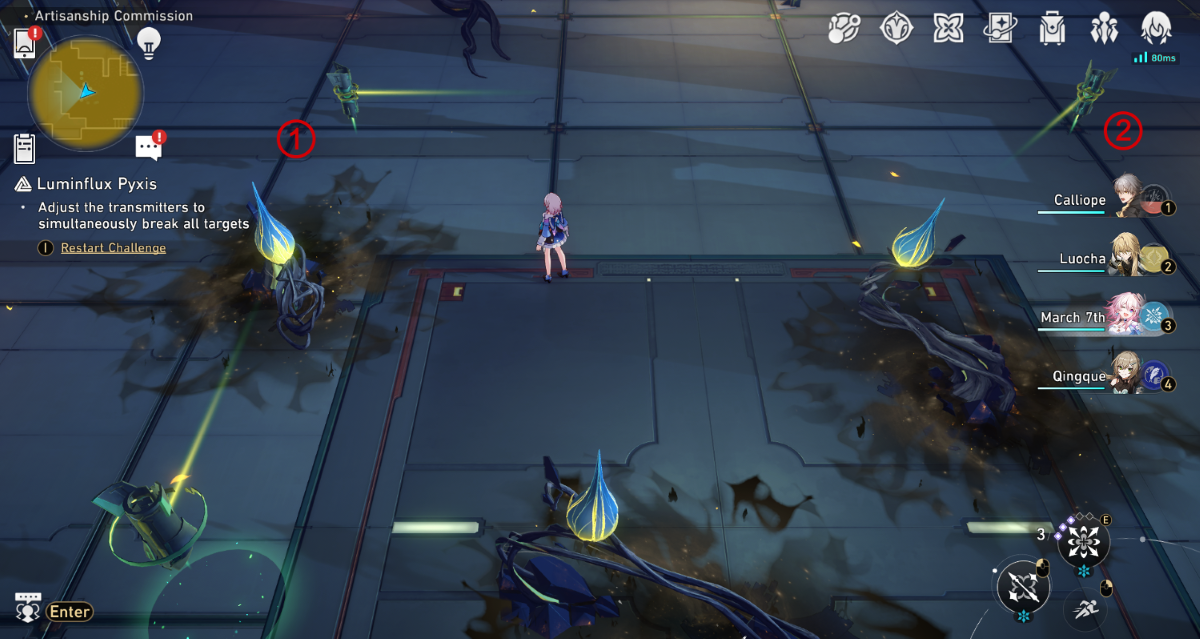Image resolution: width=1200 pixels, height=639 pixels.
Task: Open the compass-shaped guide icon
Action: (896, 29)
